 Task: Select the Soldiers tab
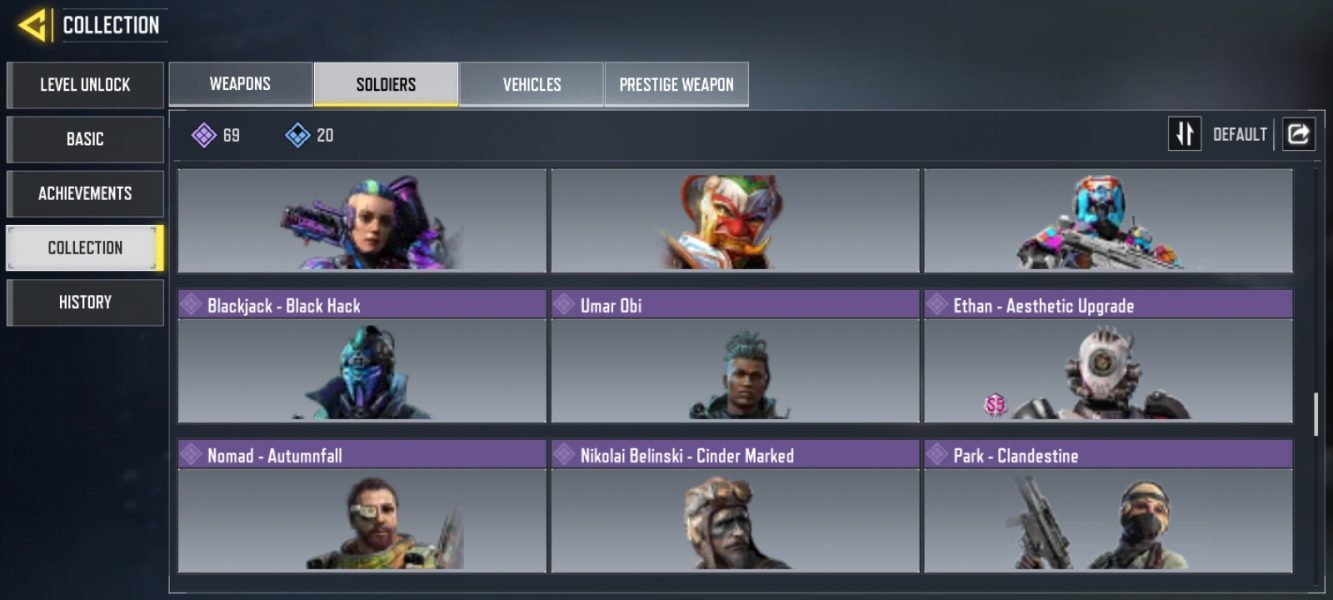pyautogui.click(x=386, y=84)
